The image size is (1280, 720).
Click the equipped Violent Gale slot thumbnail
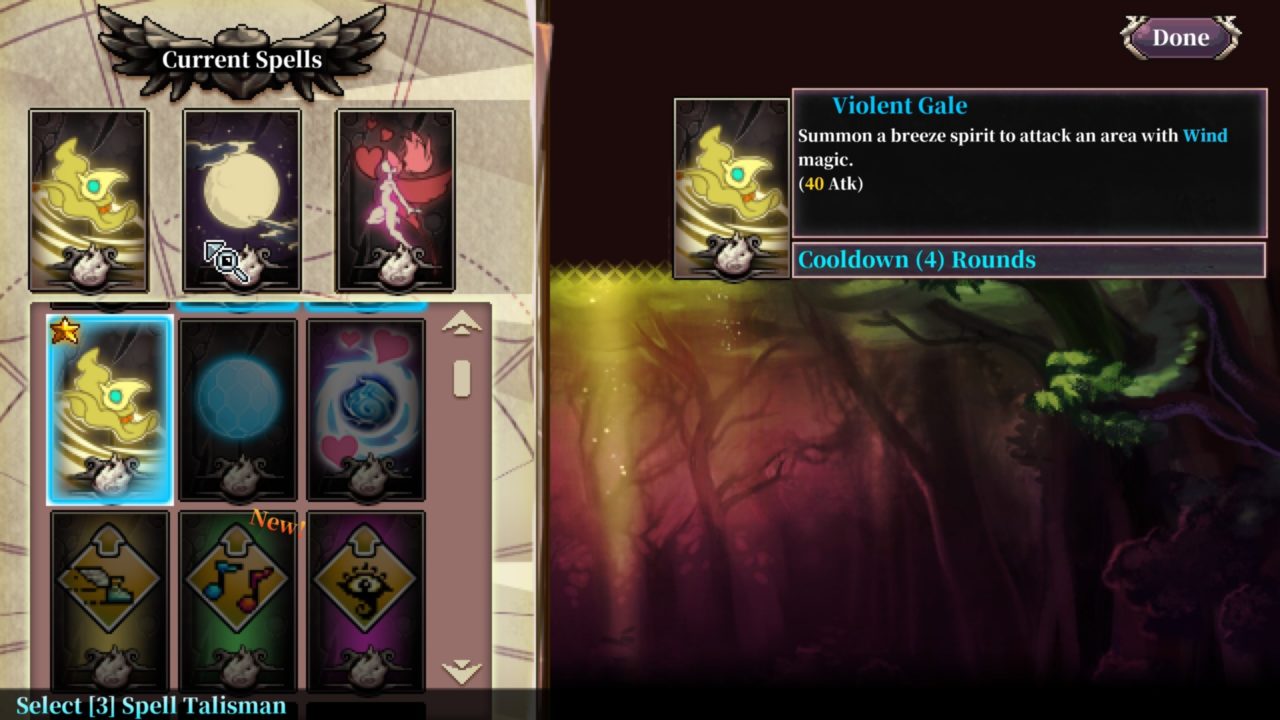pos(730,188)
